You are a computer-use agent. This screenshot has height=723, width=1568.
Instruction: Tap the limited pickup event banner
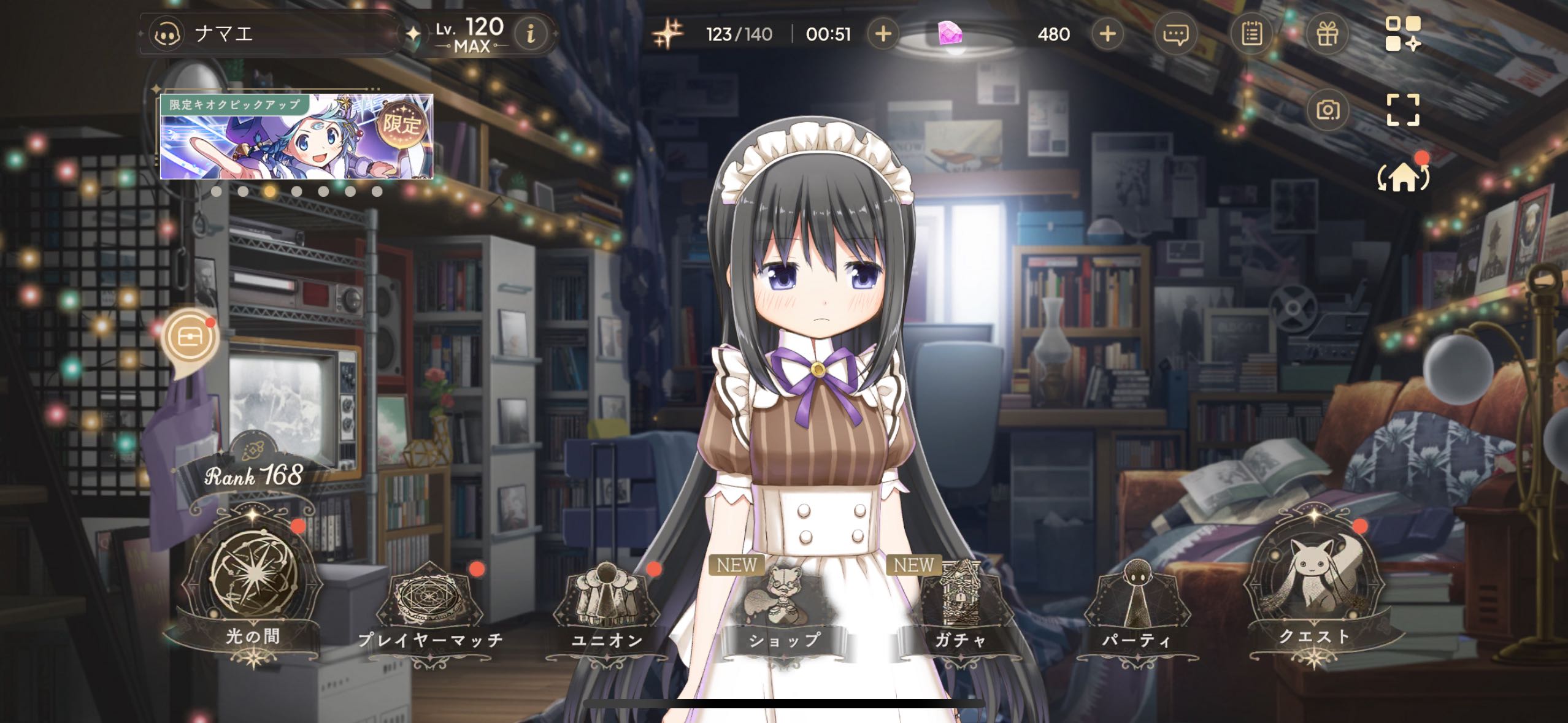(296, 136)
